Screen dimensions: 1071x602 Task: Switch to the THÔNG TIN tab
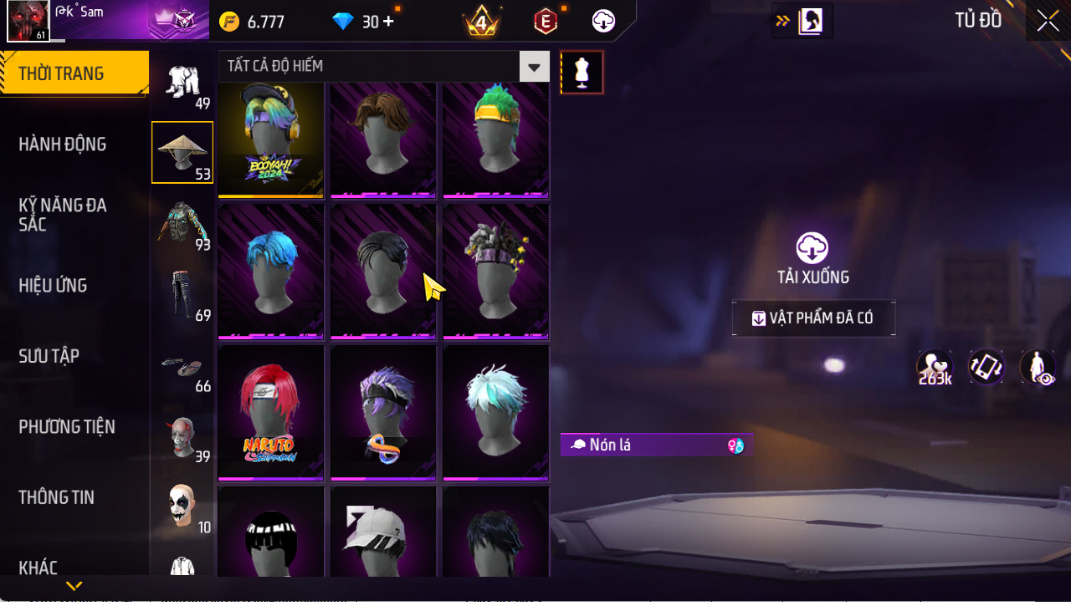click(x=56, y=497)
